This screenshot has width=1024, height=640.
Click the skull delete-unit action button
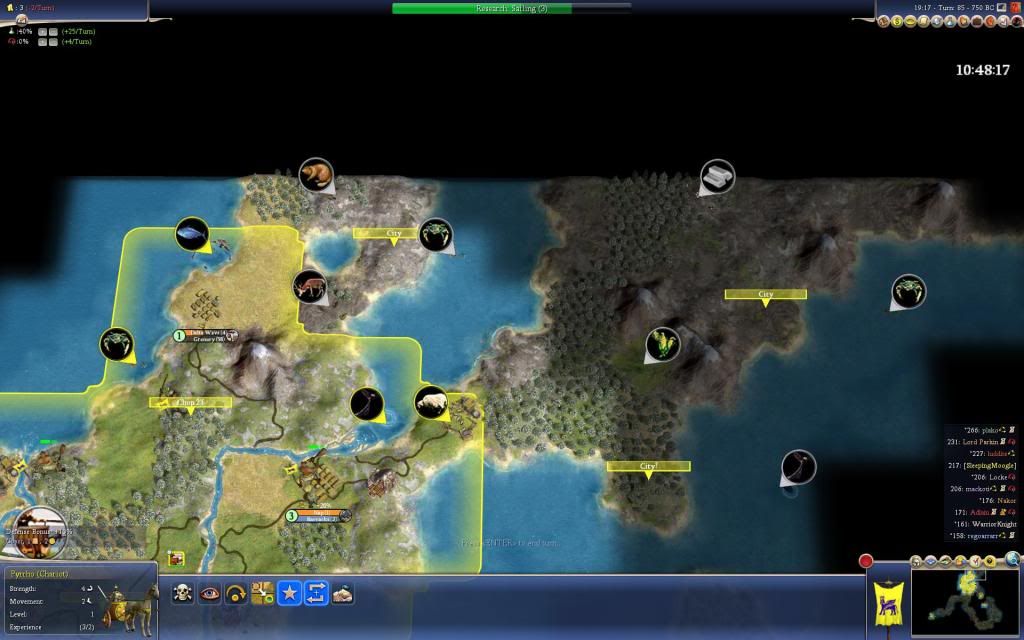183,593
